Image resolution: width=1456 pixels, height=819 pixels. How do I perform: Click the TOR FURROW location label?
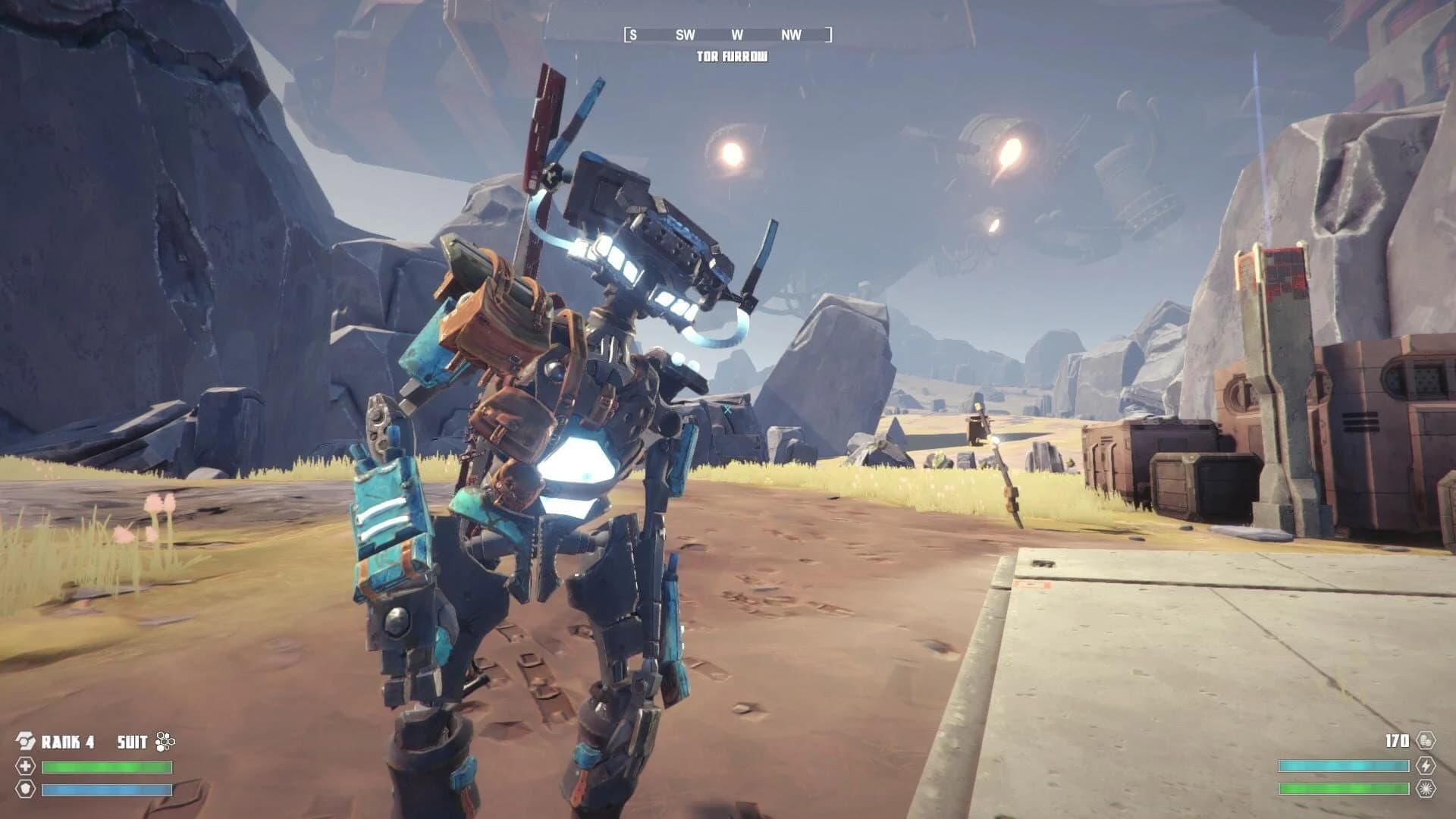tap(733, 55)
